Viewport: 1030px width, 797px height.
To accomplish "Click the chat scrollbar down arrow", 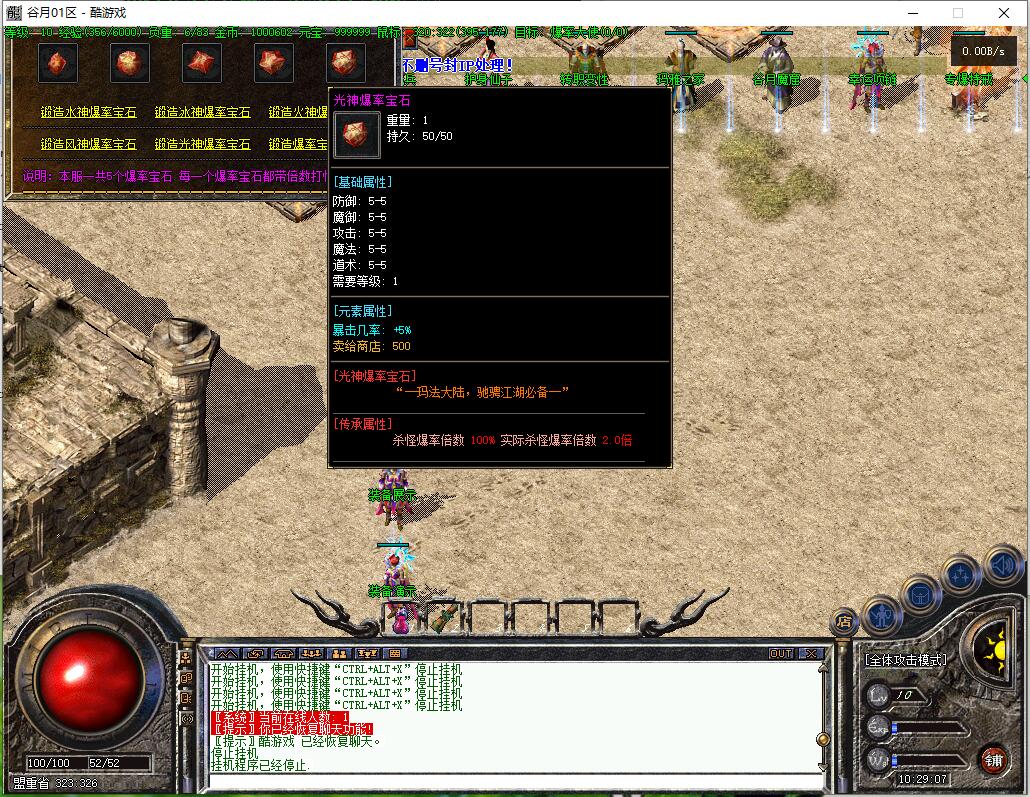I will click(822, 767).
